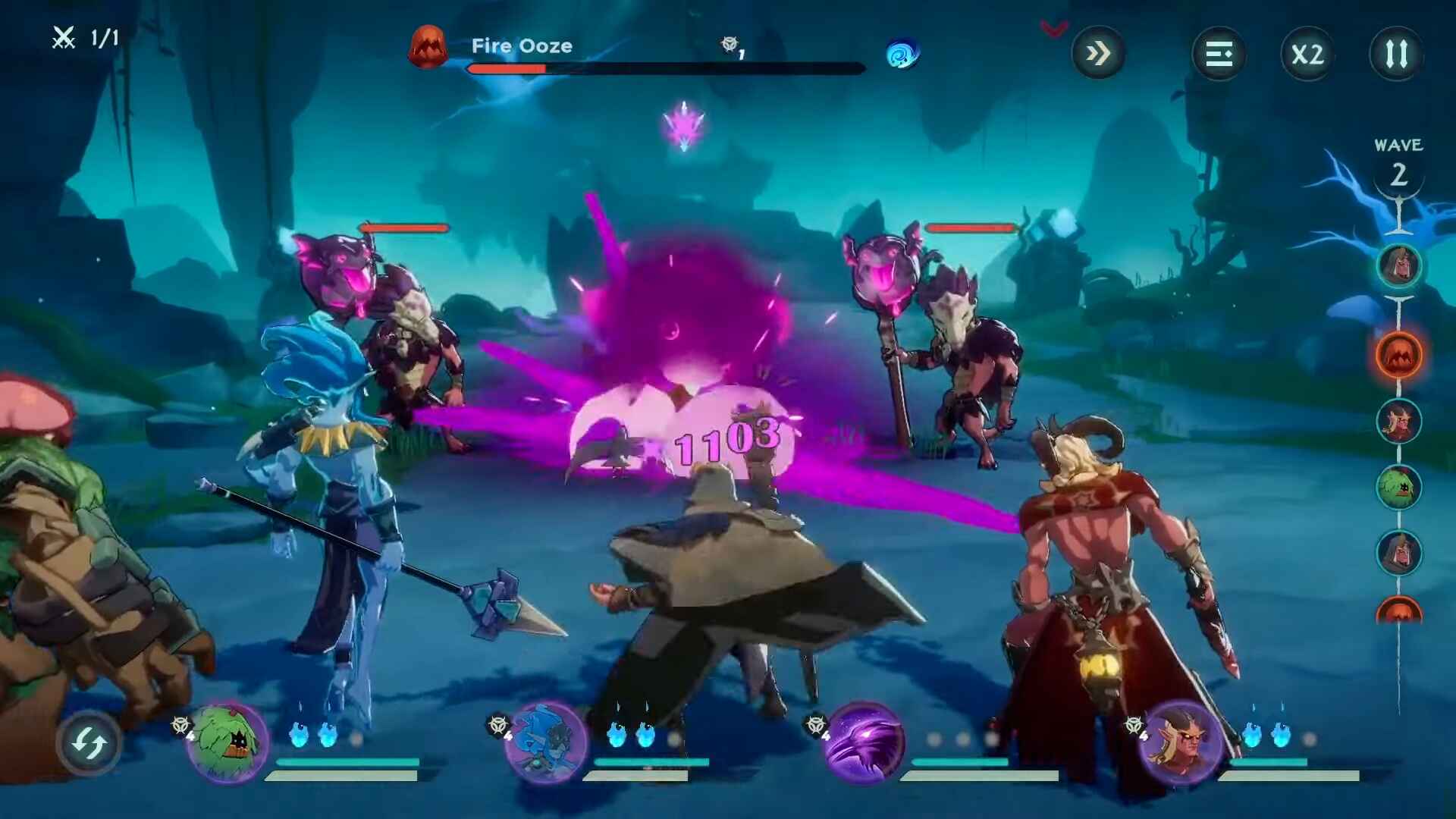Pause the battle

[x=1396, y=54]
